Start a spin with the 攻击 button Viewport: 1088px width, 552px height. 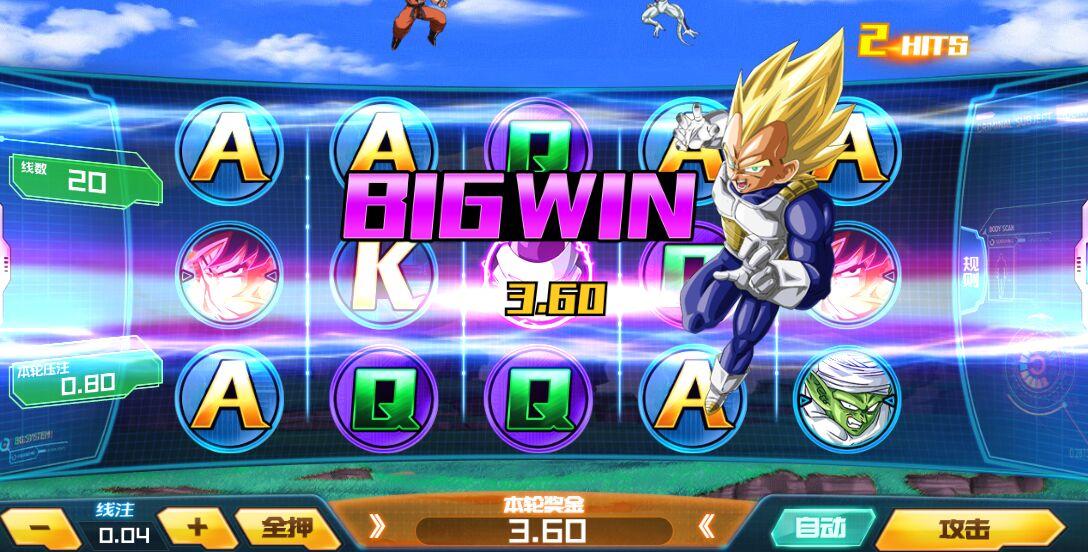click(965, 529)
